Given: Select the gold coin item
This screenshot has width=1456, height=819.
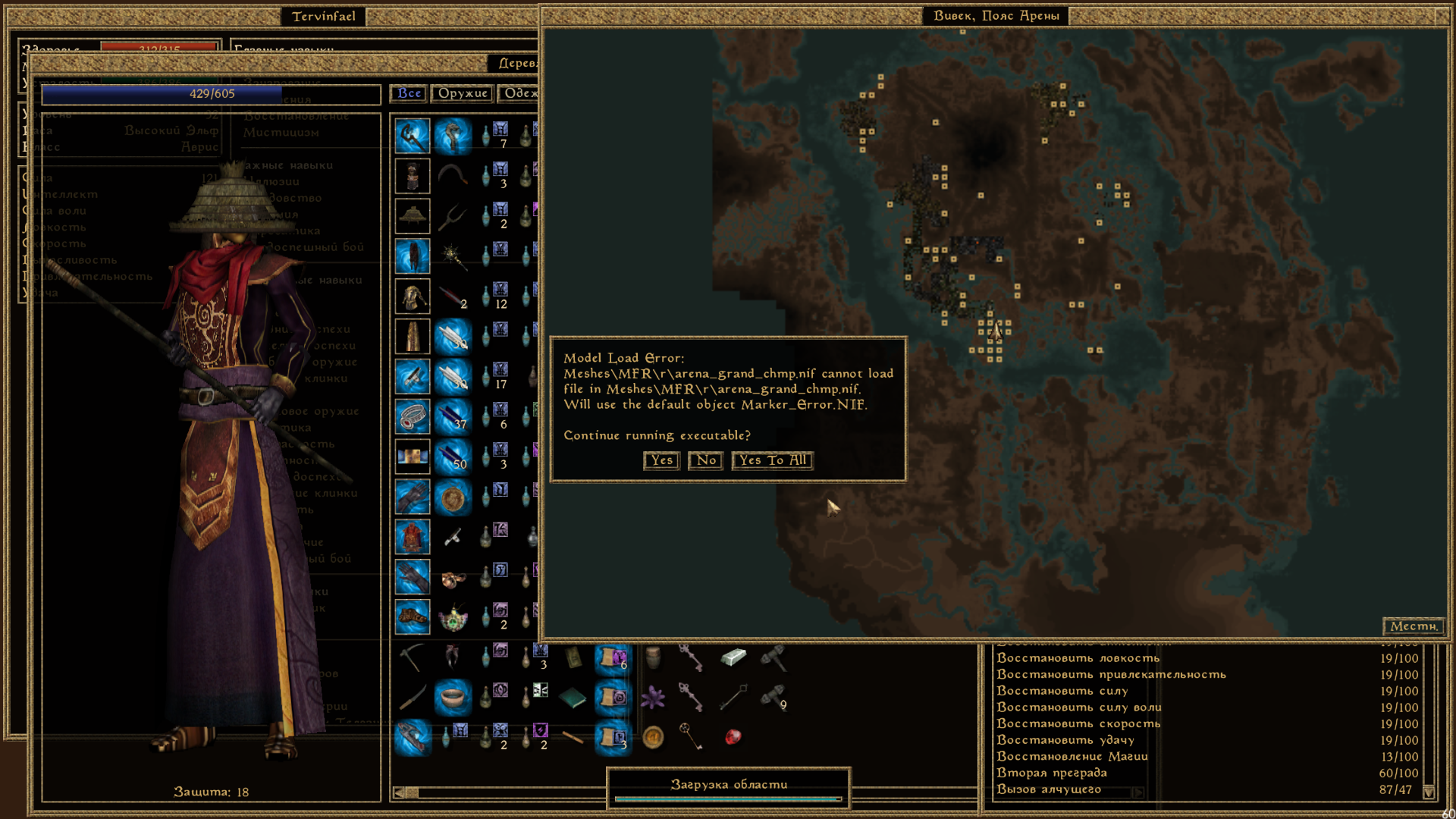Looking at the screenshot, I should (x=653, y=737).
